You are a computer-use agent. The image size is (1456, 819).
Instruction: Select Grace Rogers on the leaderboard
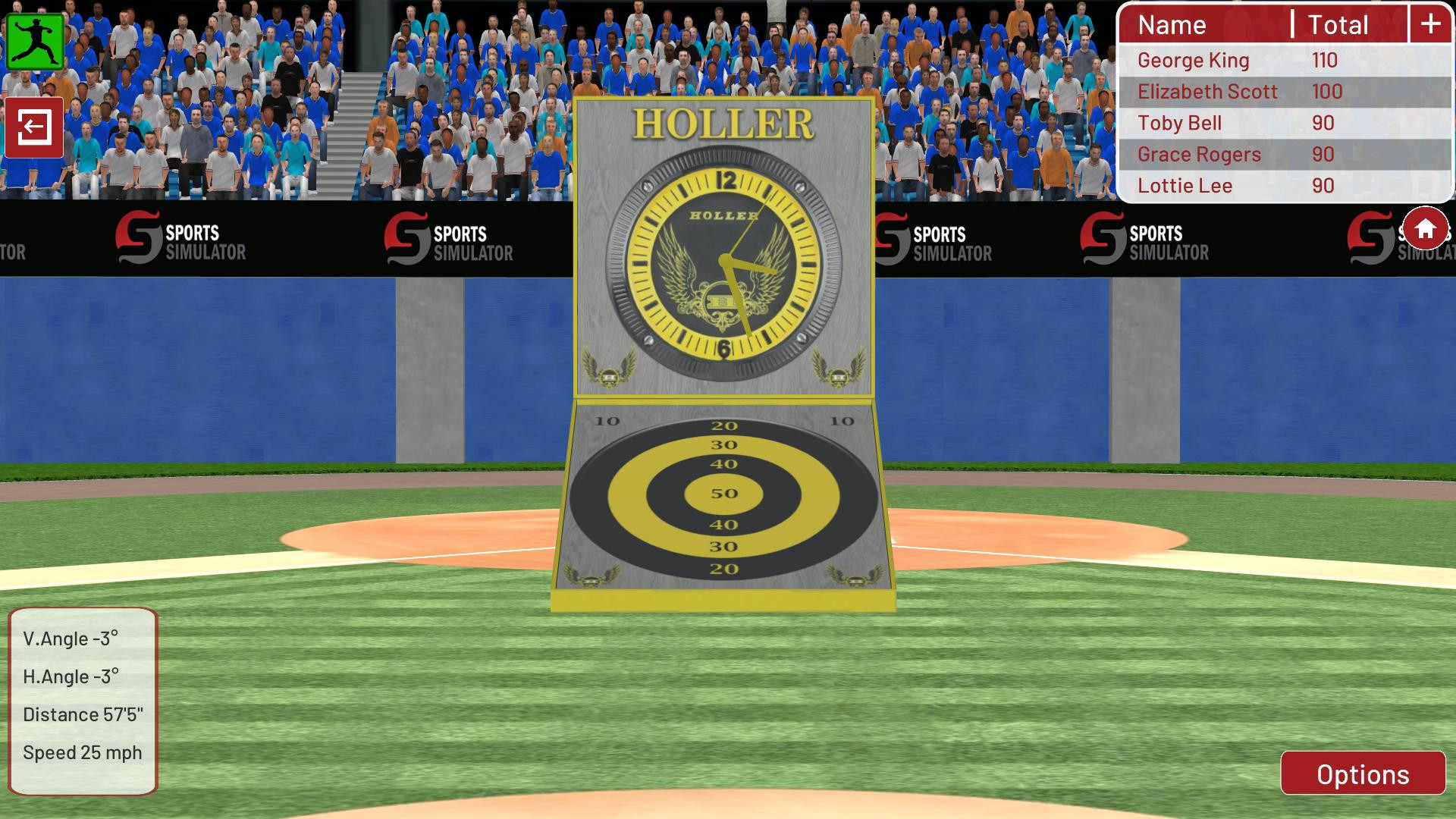1198,154
